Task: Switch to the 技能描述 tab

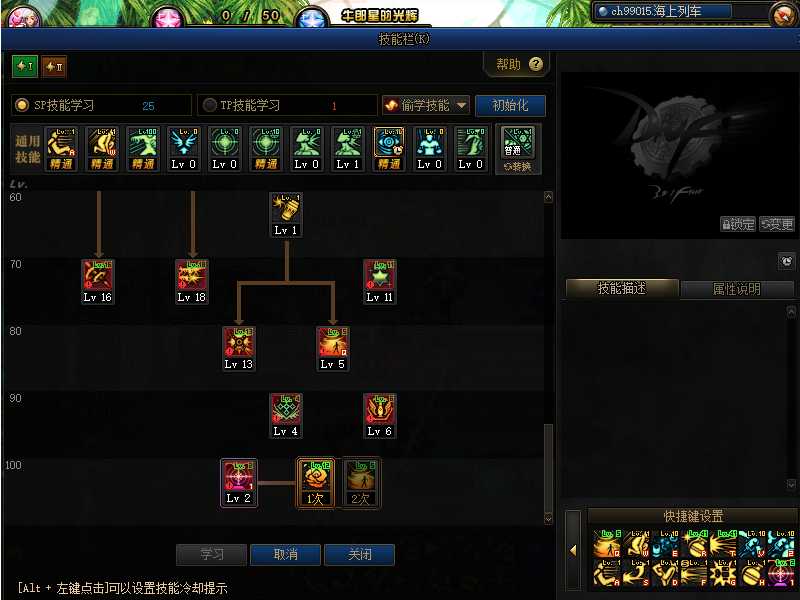Action: coord(622,289)
